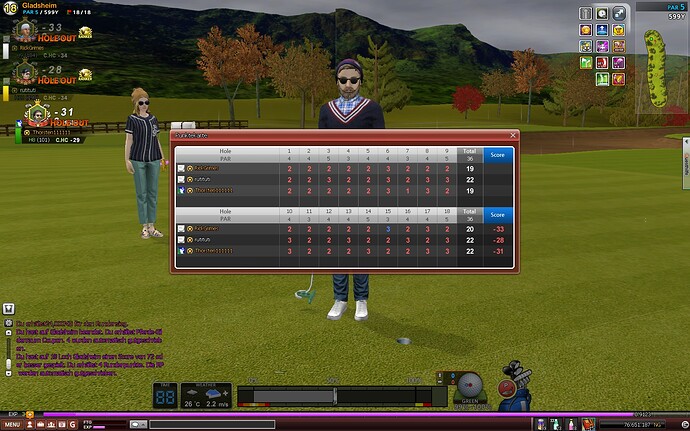The height and width of the screenshot is (431, 690).
Task: Select RickGrimes row in front nine scorecard
Action: coord(230,169)
